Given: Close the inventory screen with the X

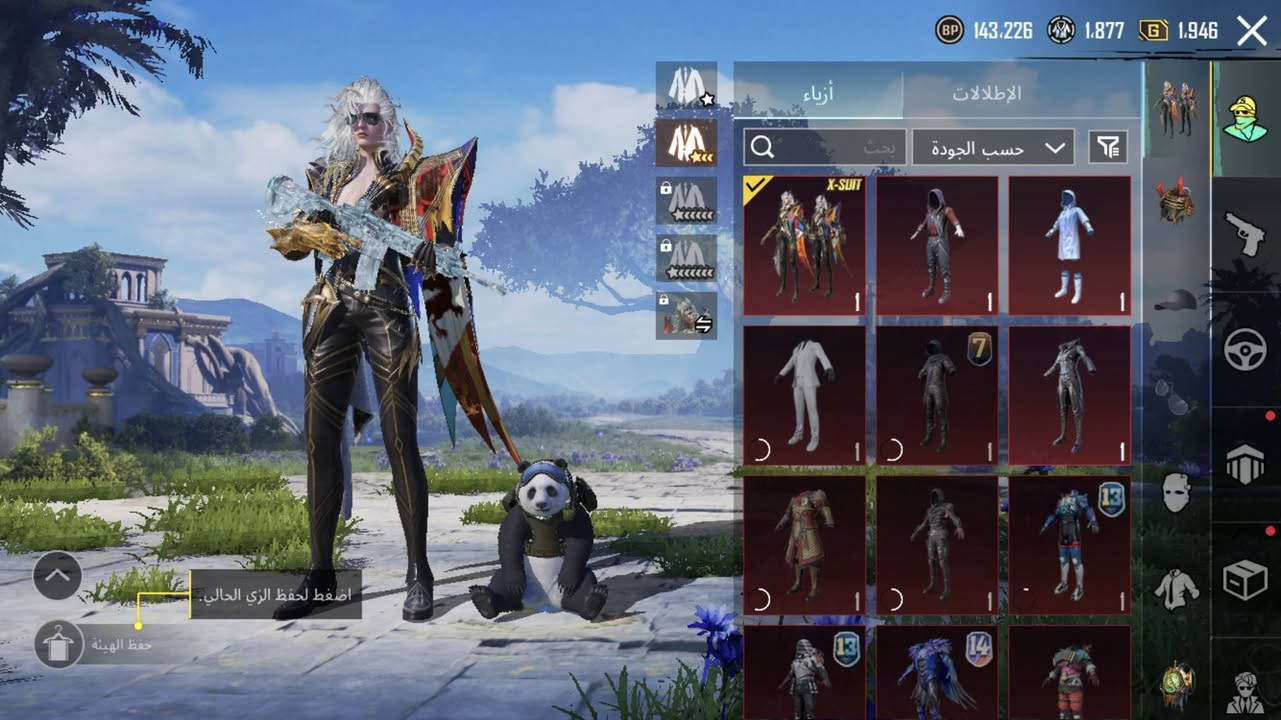Looking at the screenshot, I should (x=1252, y=31).
